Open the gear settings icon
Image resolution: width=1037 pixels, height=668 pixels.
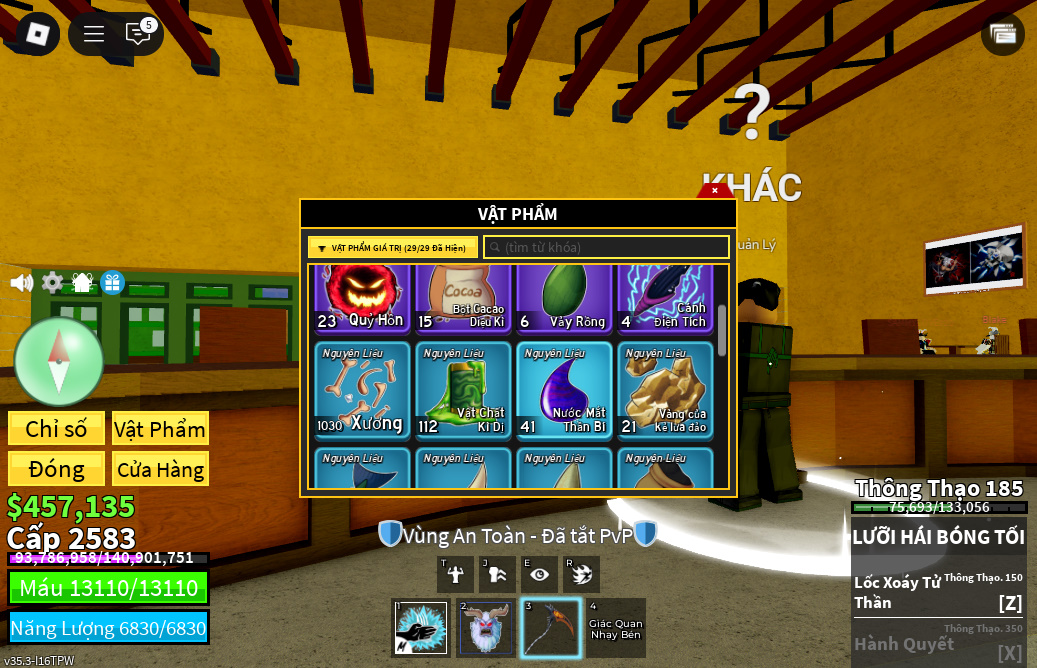point(52,283)
